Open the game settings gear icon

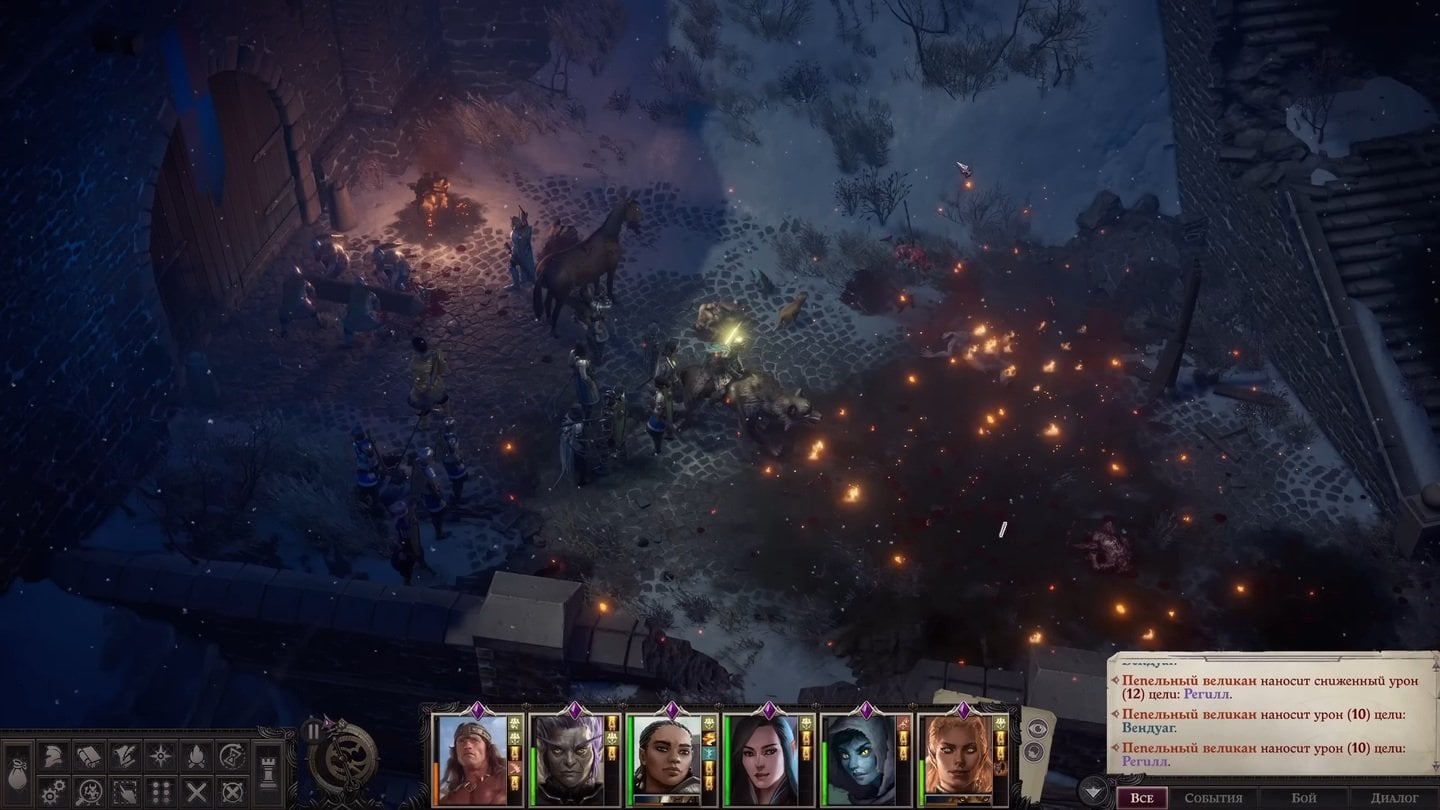click(x=52, y=791)
